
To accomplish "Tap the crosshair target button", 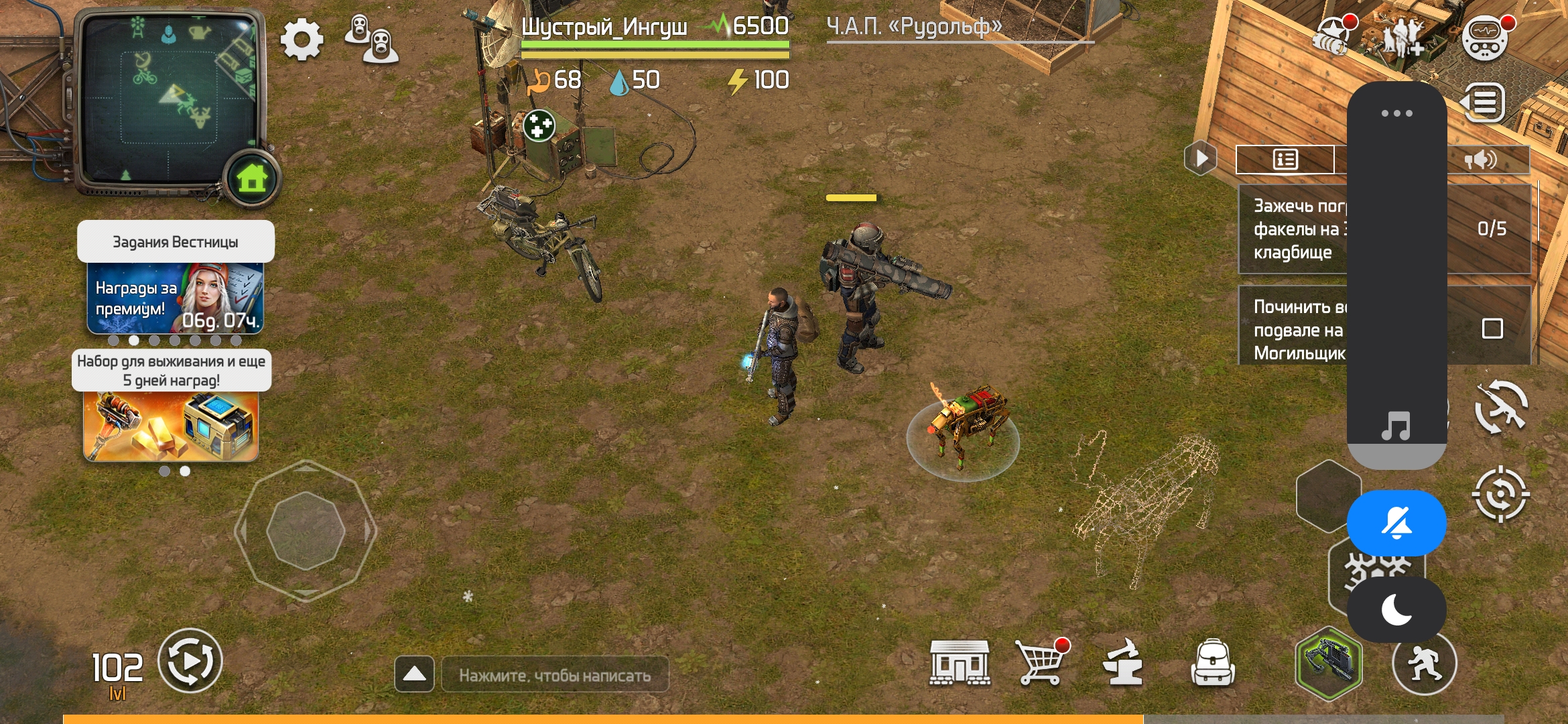I will pyautogui.click(x=1501, y=495).
